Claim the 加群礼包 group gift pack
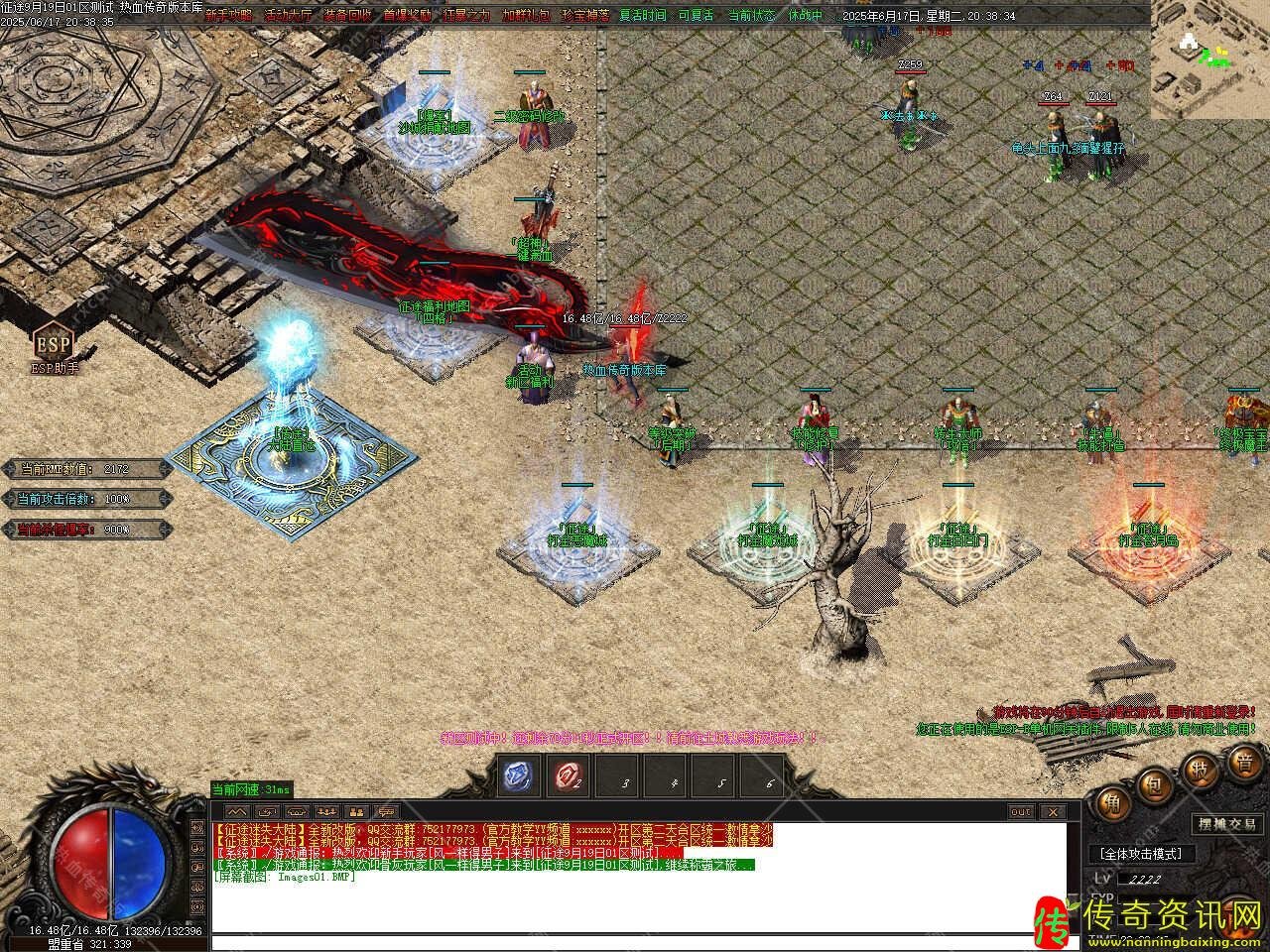This screenshot has height=952, width=1270. pyautogui.click(x=526, y=16)
